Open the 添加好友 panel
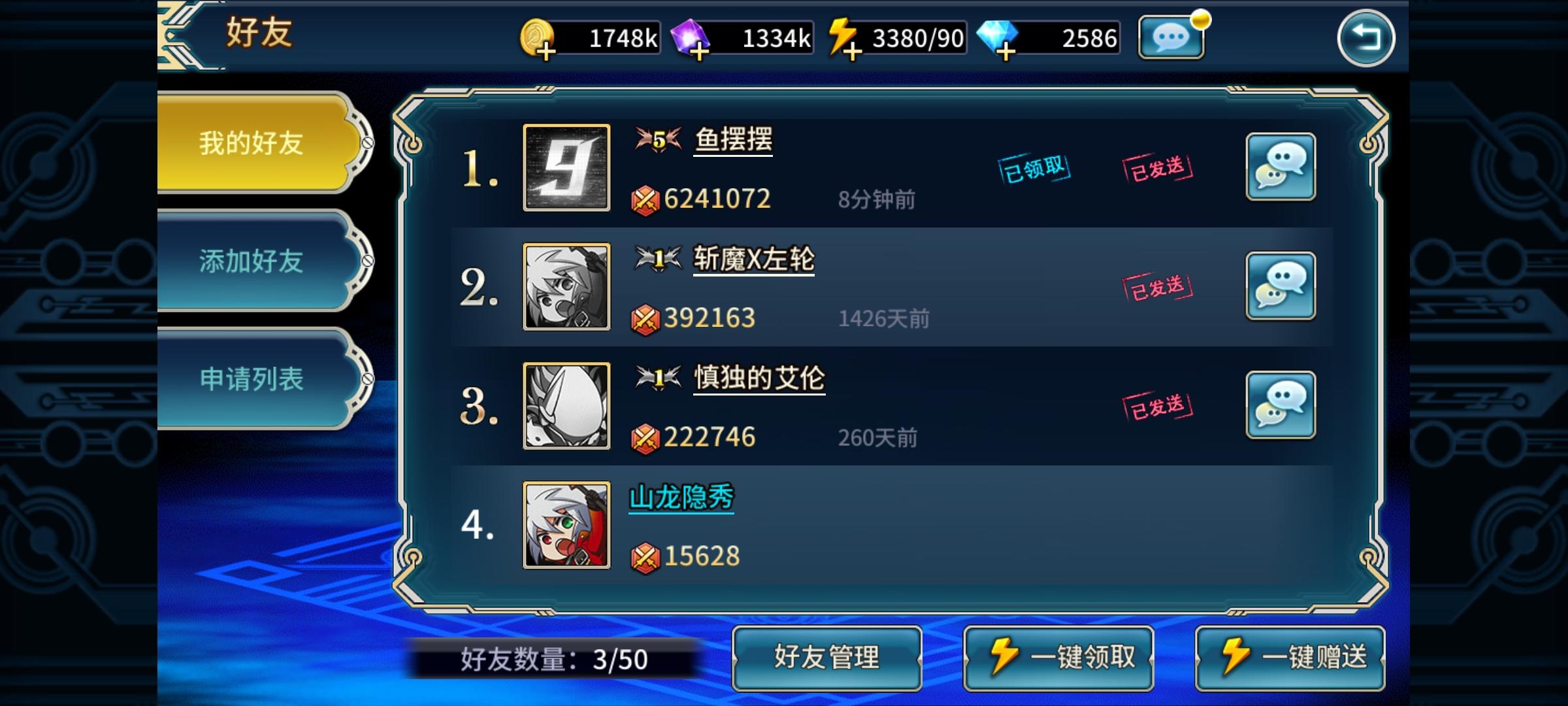Viewport: 1568px width, 706px height. point(252,261)
